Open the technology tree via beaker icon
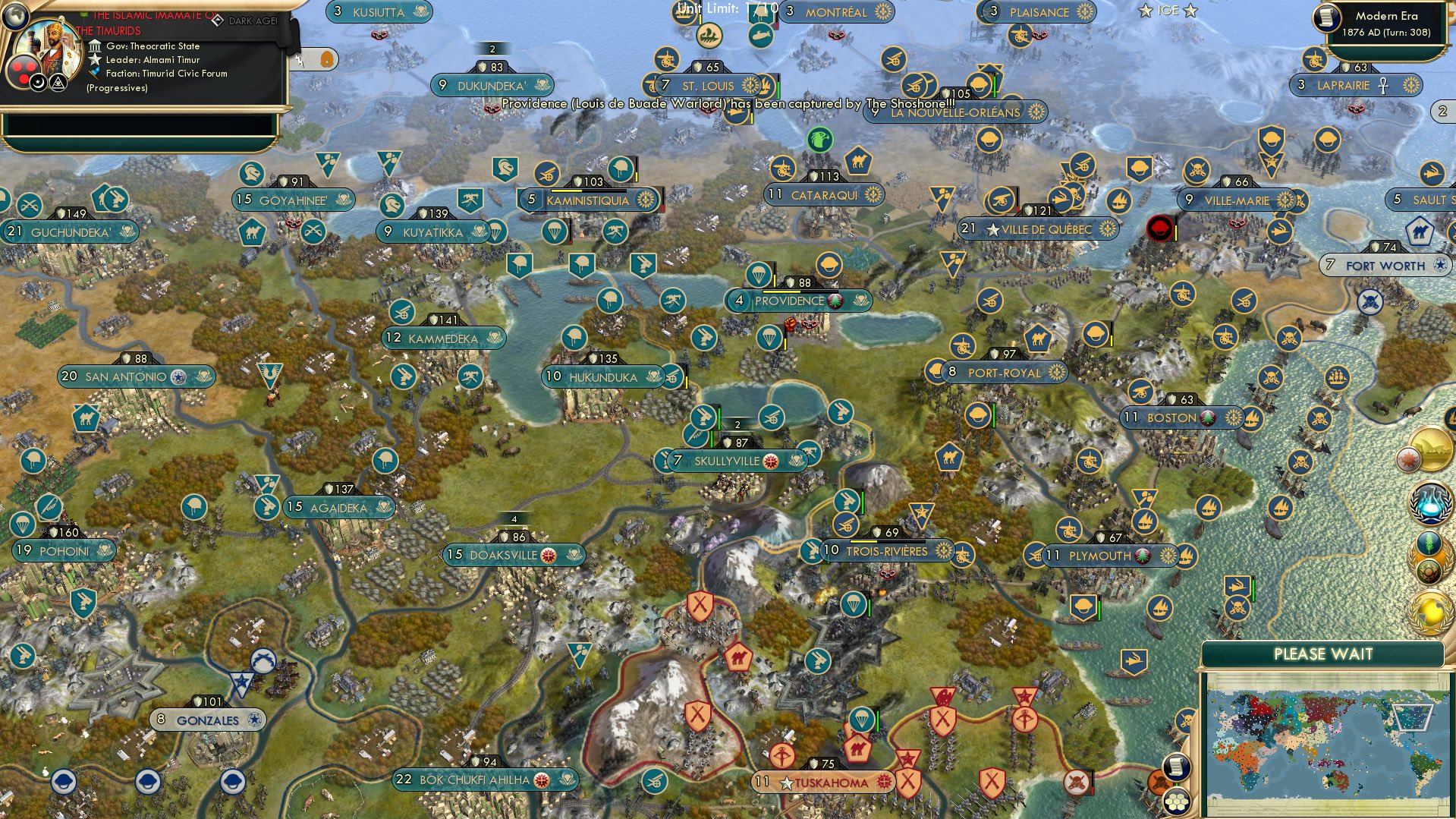Viewport: 1456px width, 819px height. (x=1431, y=502)
